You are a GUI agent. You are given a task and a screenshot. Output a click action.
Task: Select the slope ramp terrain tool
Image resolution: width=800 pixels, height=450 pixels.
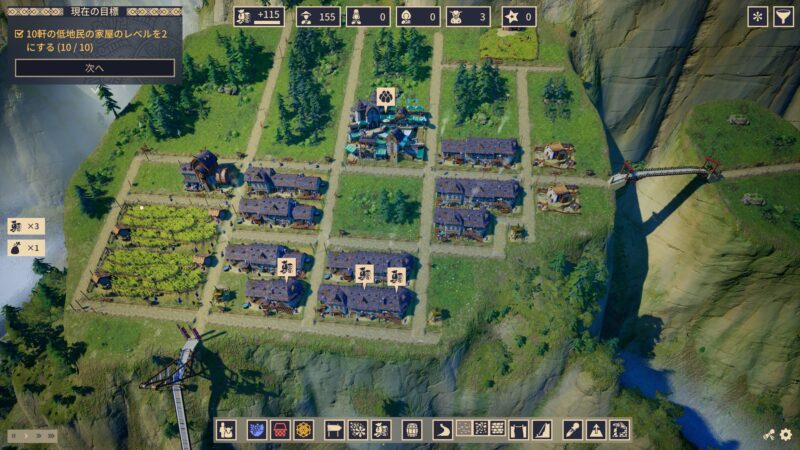542,430
